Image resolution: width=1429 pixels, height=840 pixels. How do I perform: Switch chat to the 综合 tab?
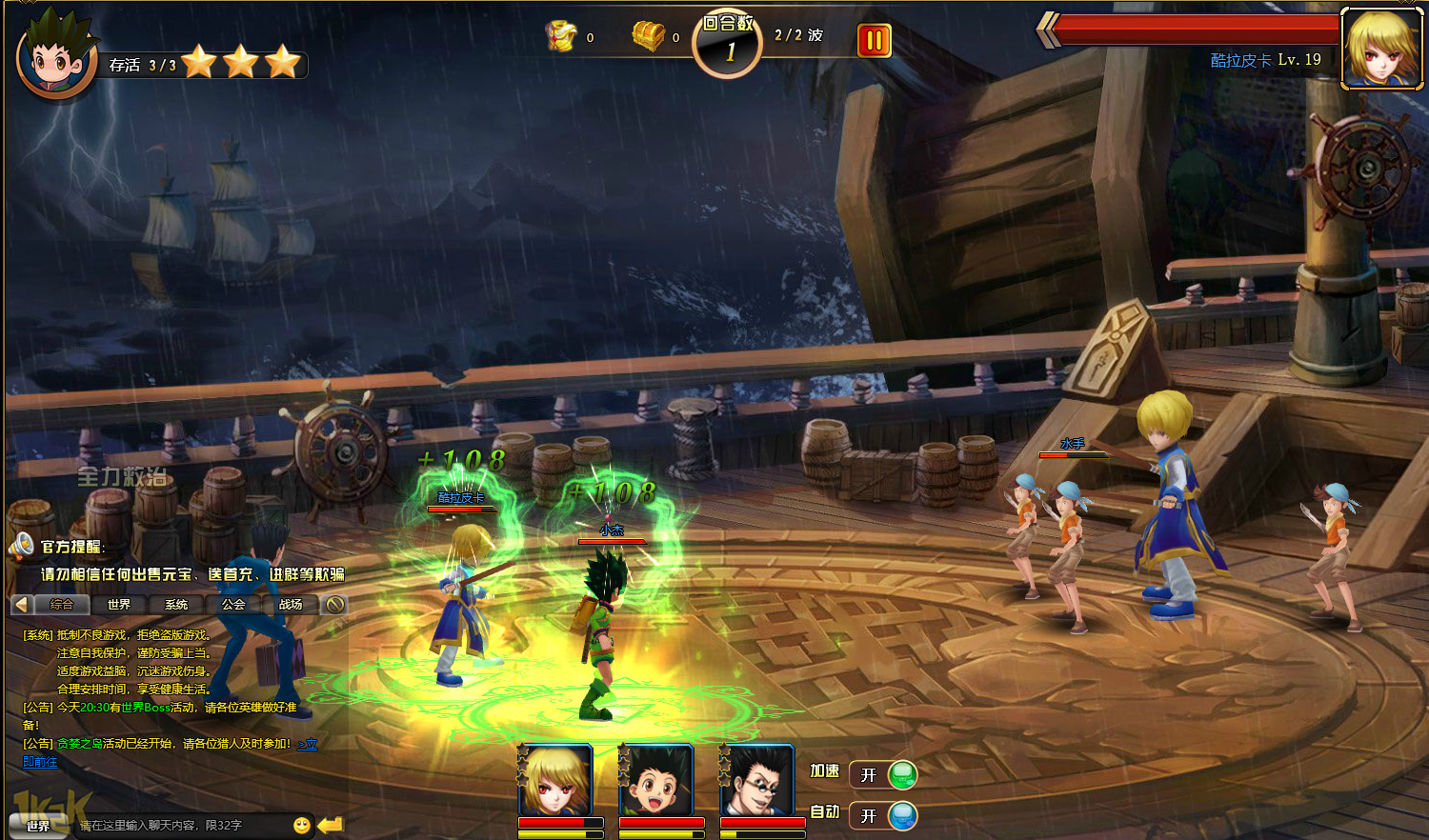(x=62, y=605)
